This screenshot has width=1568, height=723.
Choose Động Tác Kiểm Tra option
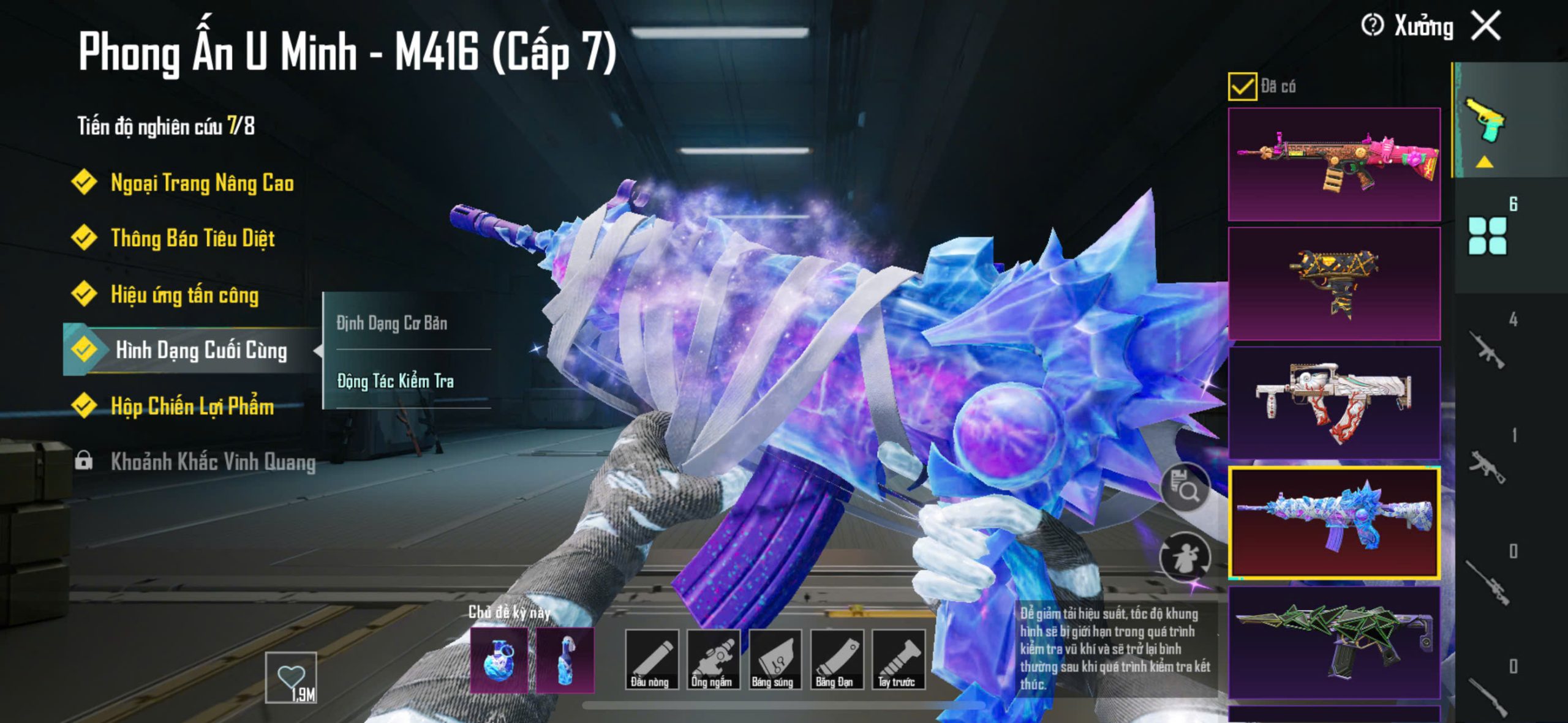[396, 381]
